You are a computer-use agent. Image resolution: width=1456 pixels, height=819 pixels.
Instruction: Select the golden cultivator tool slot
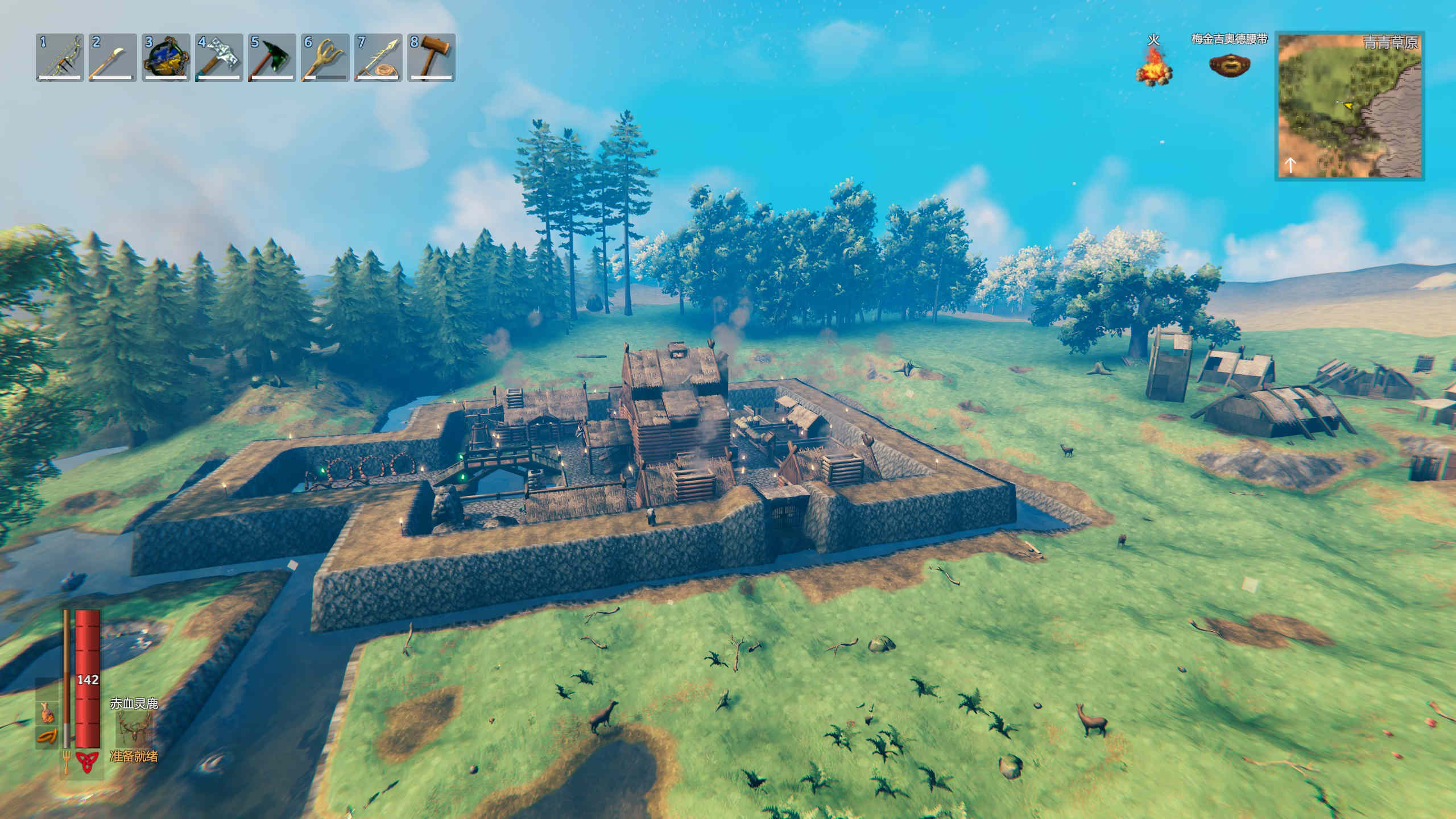325,57
